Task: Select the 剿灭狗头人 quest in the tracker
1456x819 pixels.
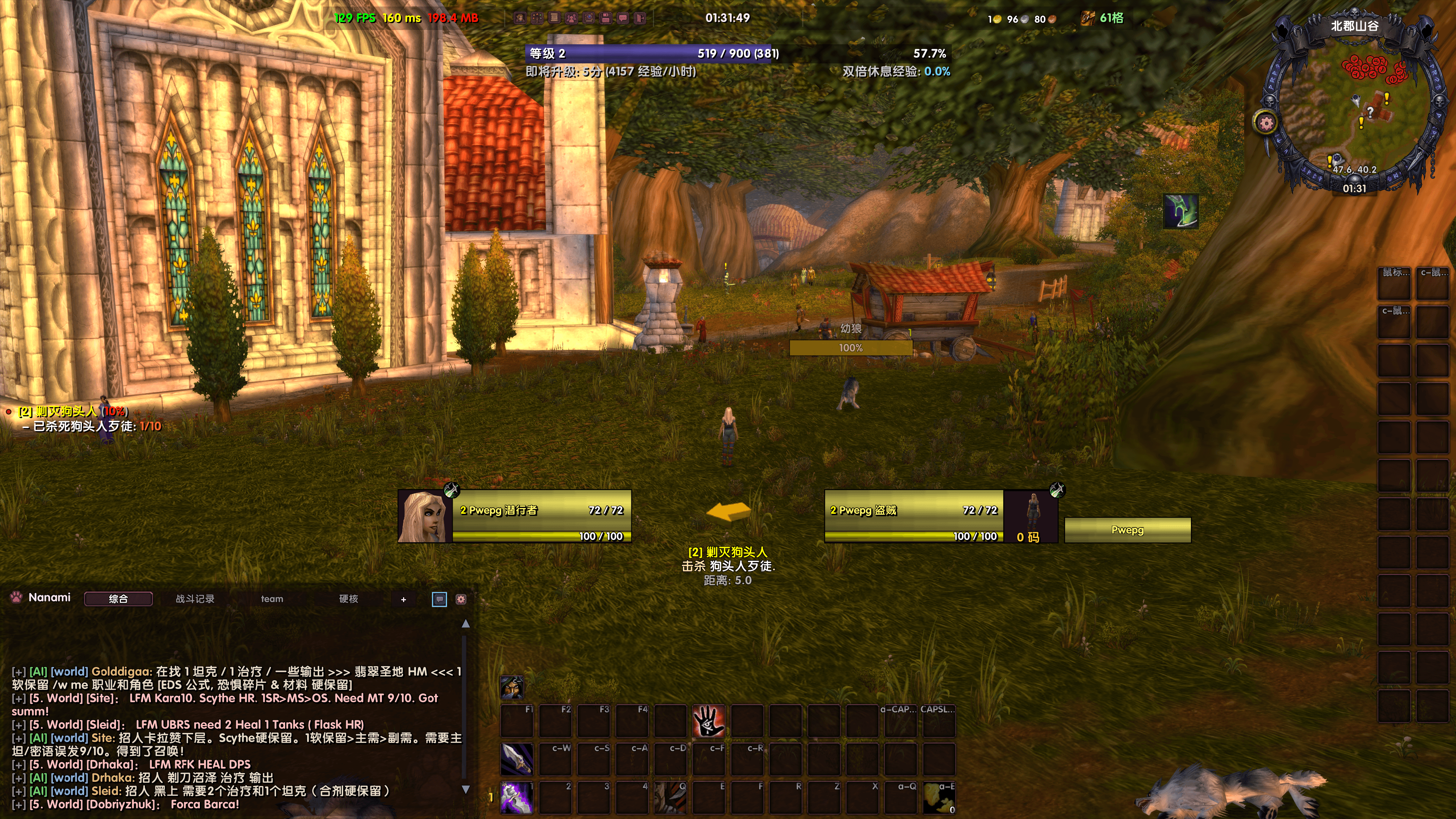Action: [66, 411]
